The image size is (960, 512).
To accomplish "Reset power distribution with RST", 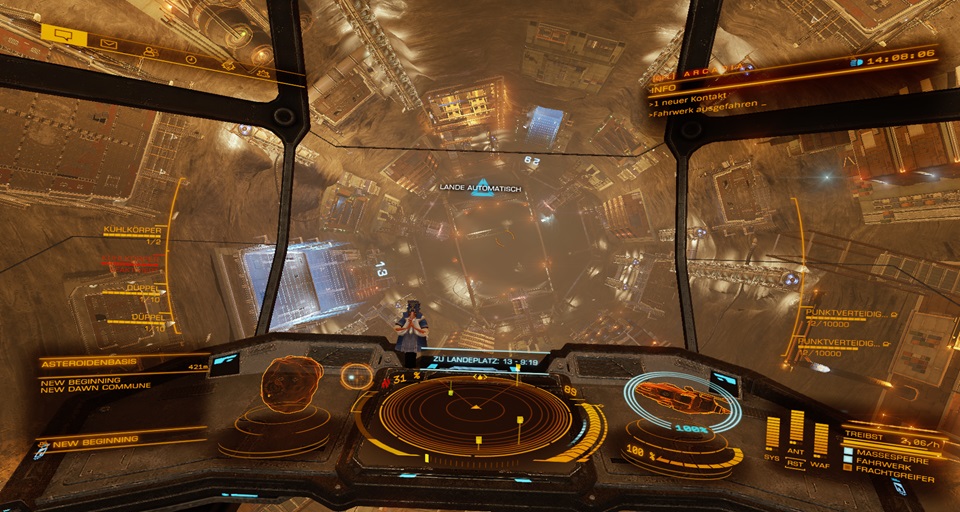I will 797,463.
